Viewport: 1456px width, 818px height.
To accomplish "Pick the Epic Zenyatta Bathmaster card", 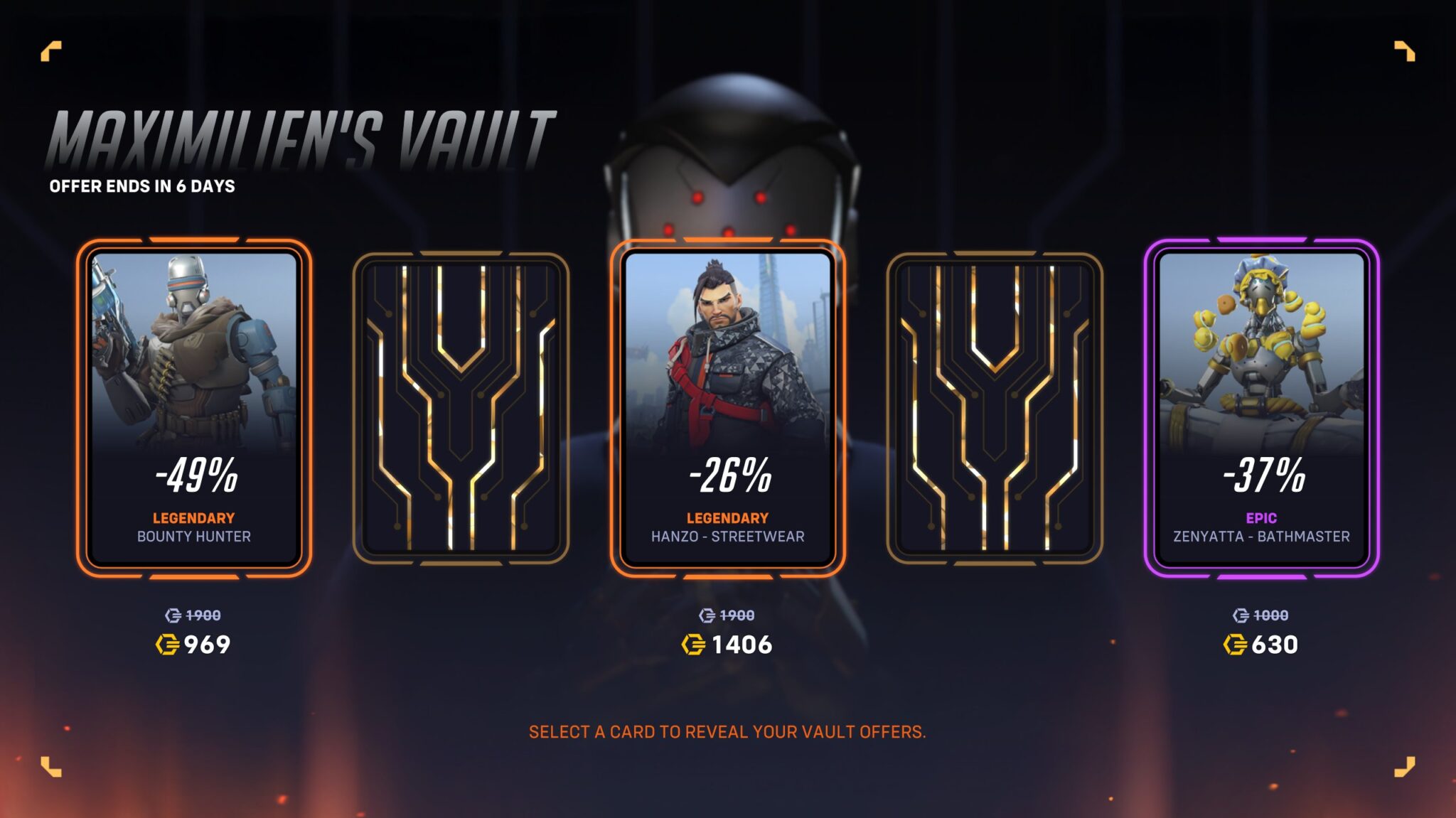I will click(x=1261, y=408).
